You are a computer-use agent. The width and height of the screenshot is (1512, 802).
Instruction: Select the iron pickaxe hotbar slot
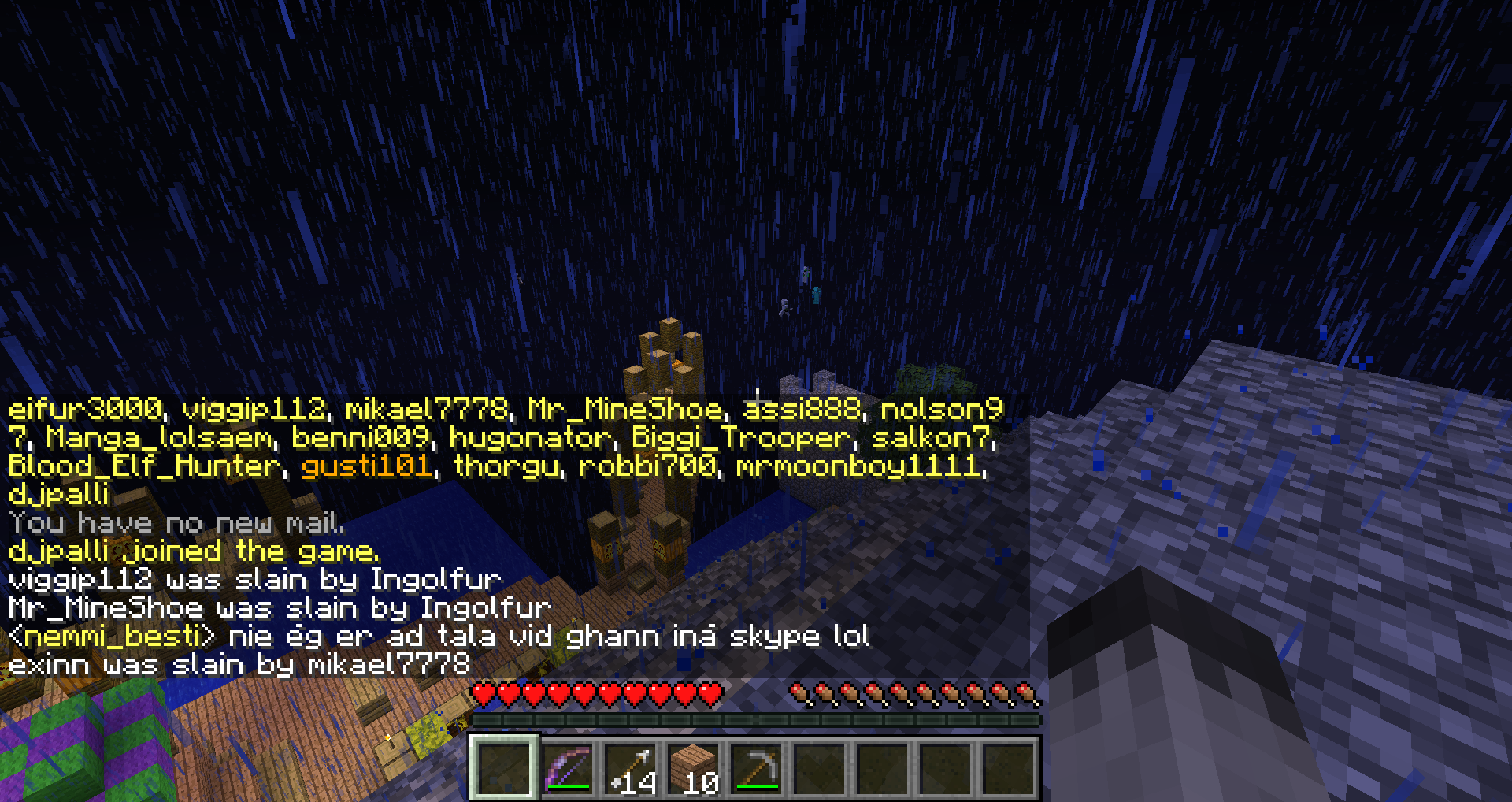coord(758,767)
